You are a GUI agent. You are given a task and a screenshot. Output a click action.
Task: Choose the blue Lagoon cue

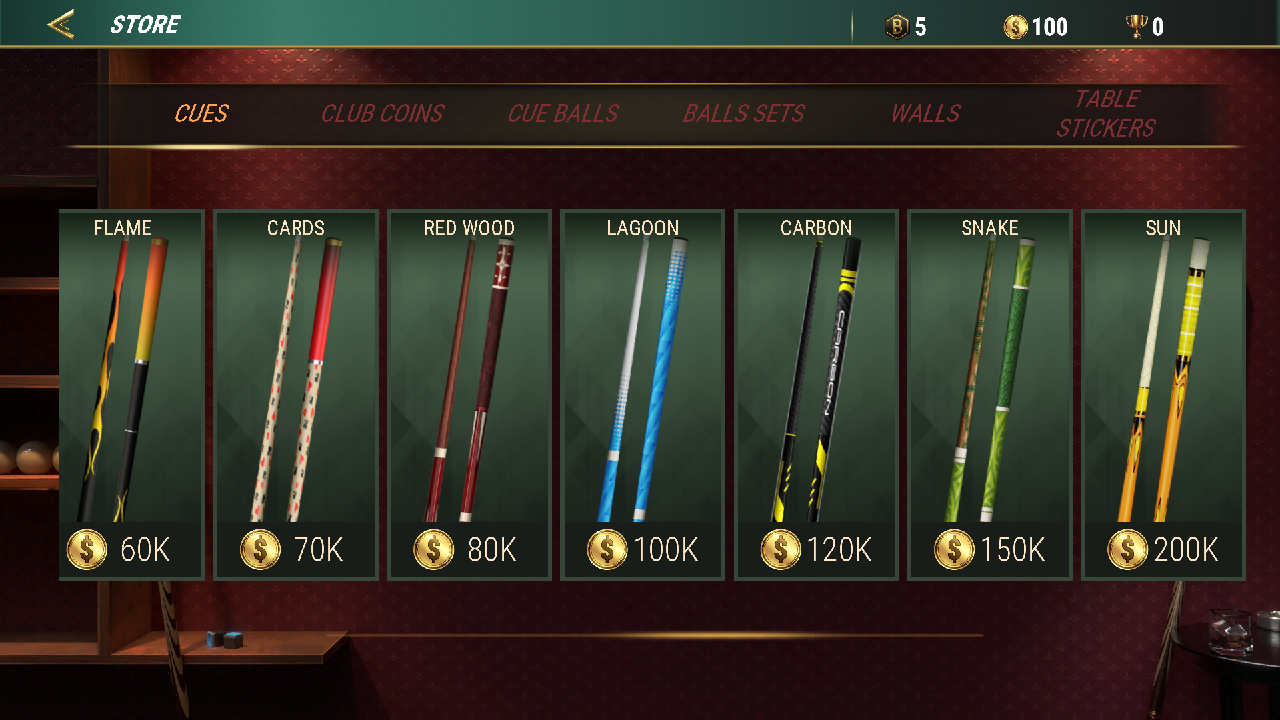[x=643, y=394]
